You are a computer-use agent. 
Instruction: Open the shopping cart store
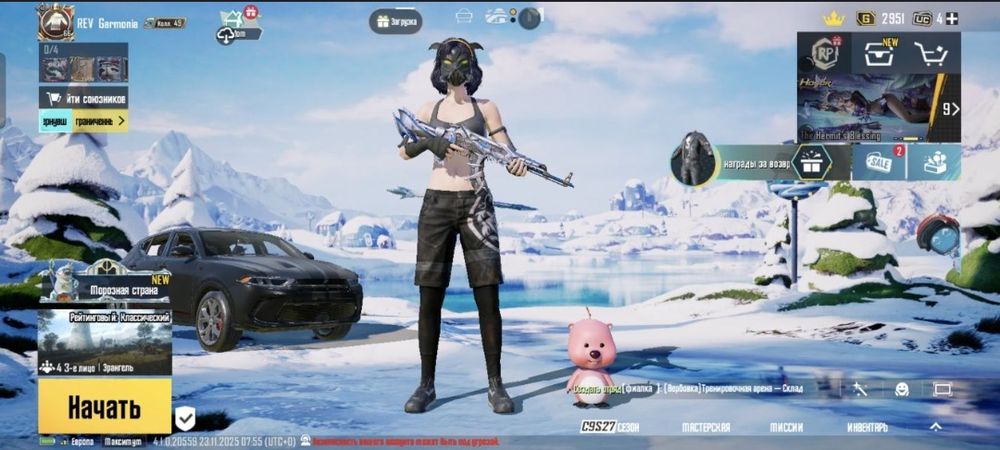coord(933,54)
